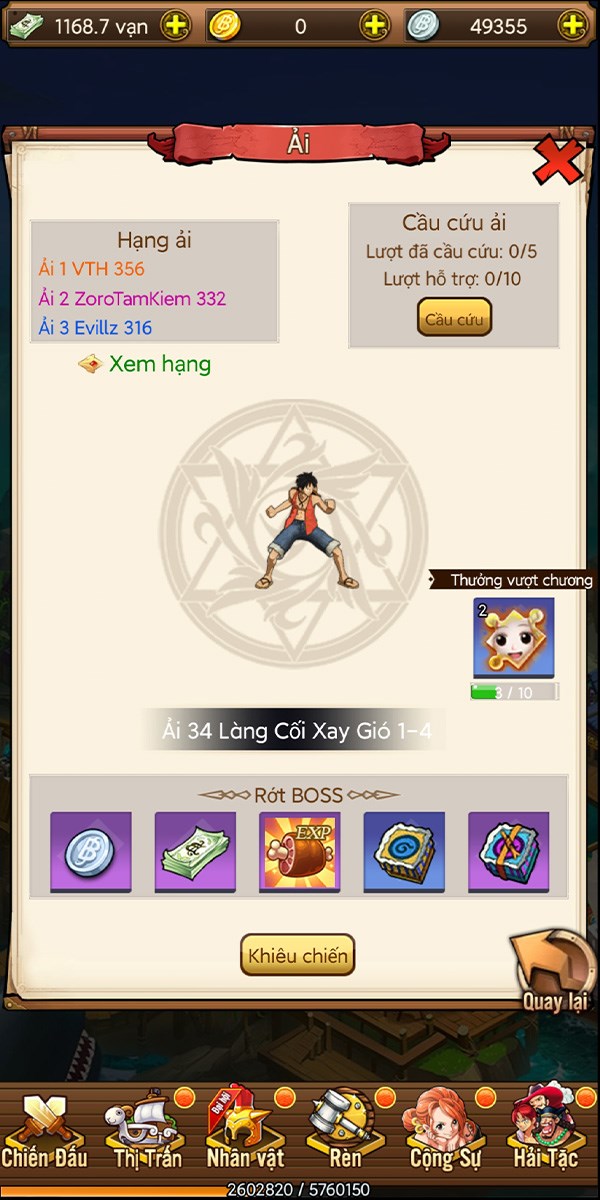
Task: Add gold coins with the plus button
Action: coord(374,27)
